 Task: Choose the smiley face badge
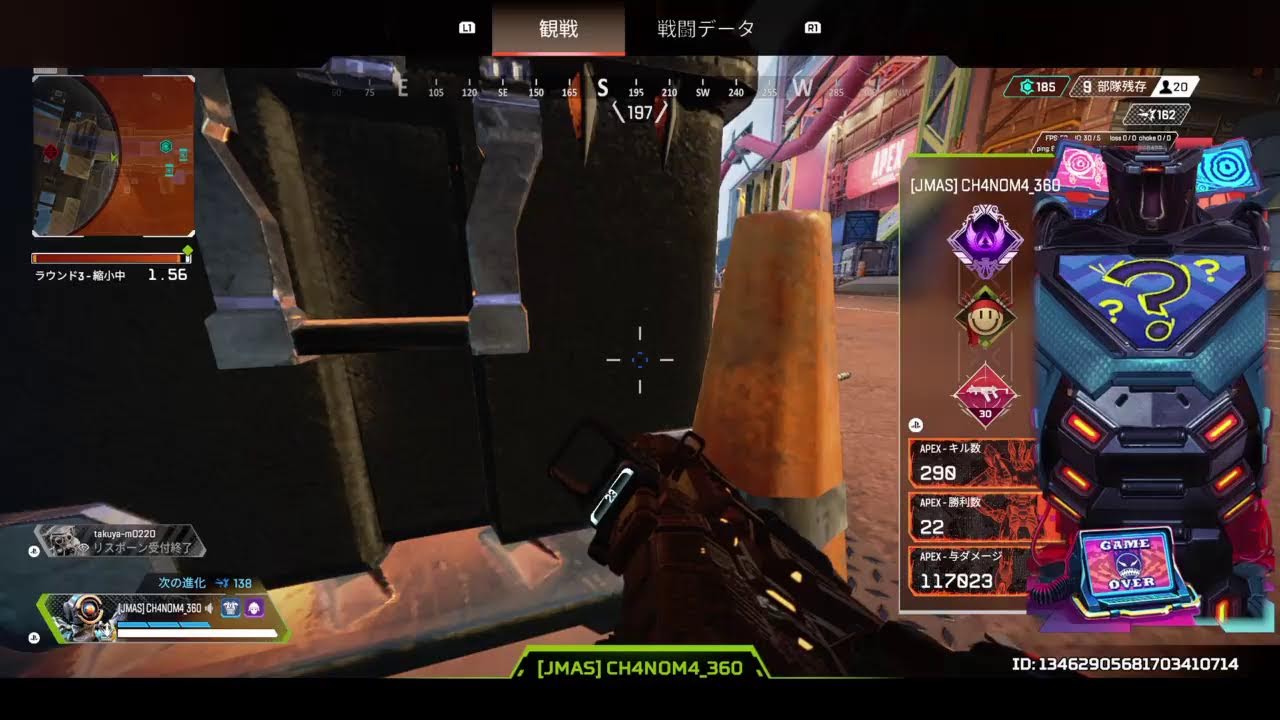985,320
